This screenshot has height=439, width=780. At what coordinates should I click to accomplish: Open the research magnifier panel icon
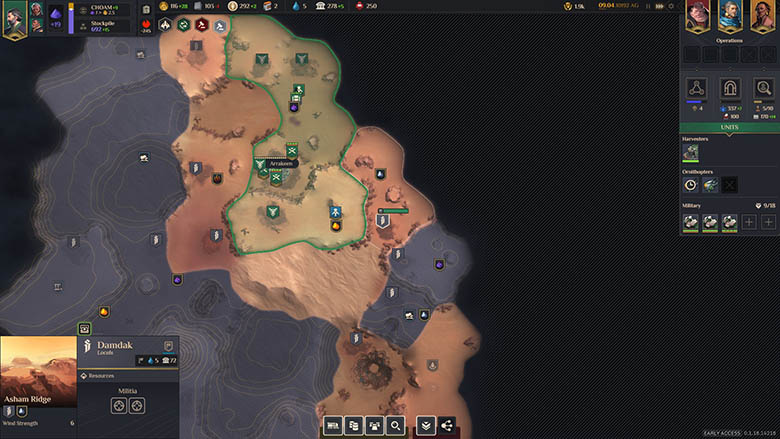click(763, 88)
